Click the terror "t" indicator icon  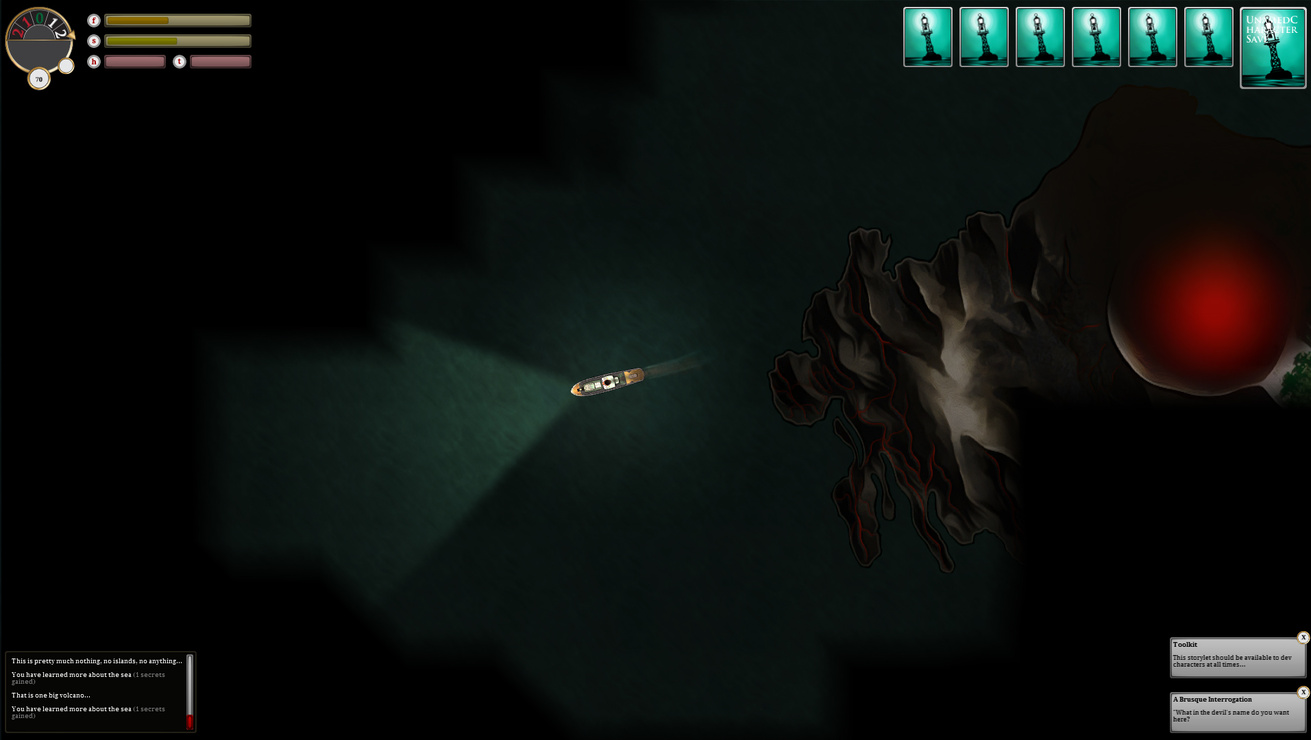(178, 62)
